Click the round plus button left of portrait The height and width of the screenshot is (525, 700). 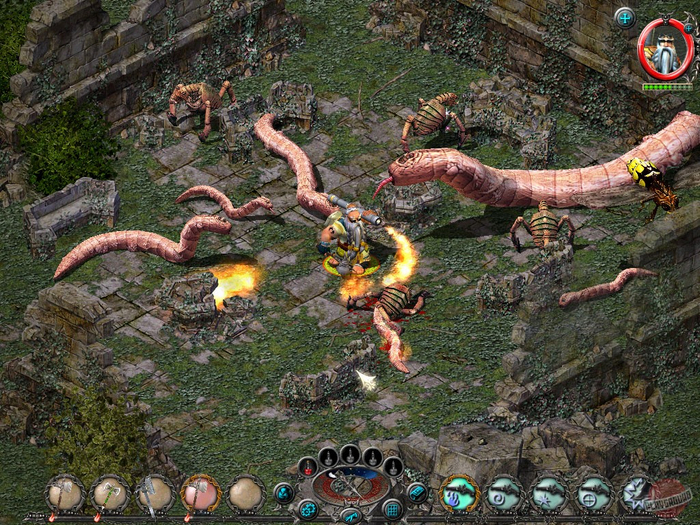[x=625, y=17]
